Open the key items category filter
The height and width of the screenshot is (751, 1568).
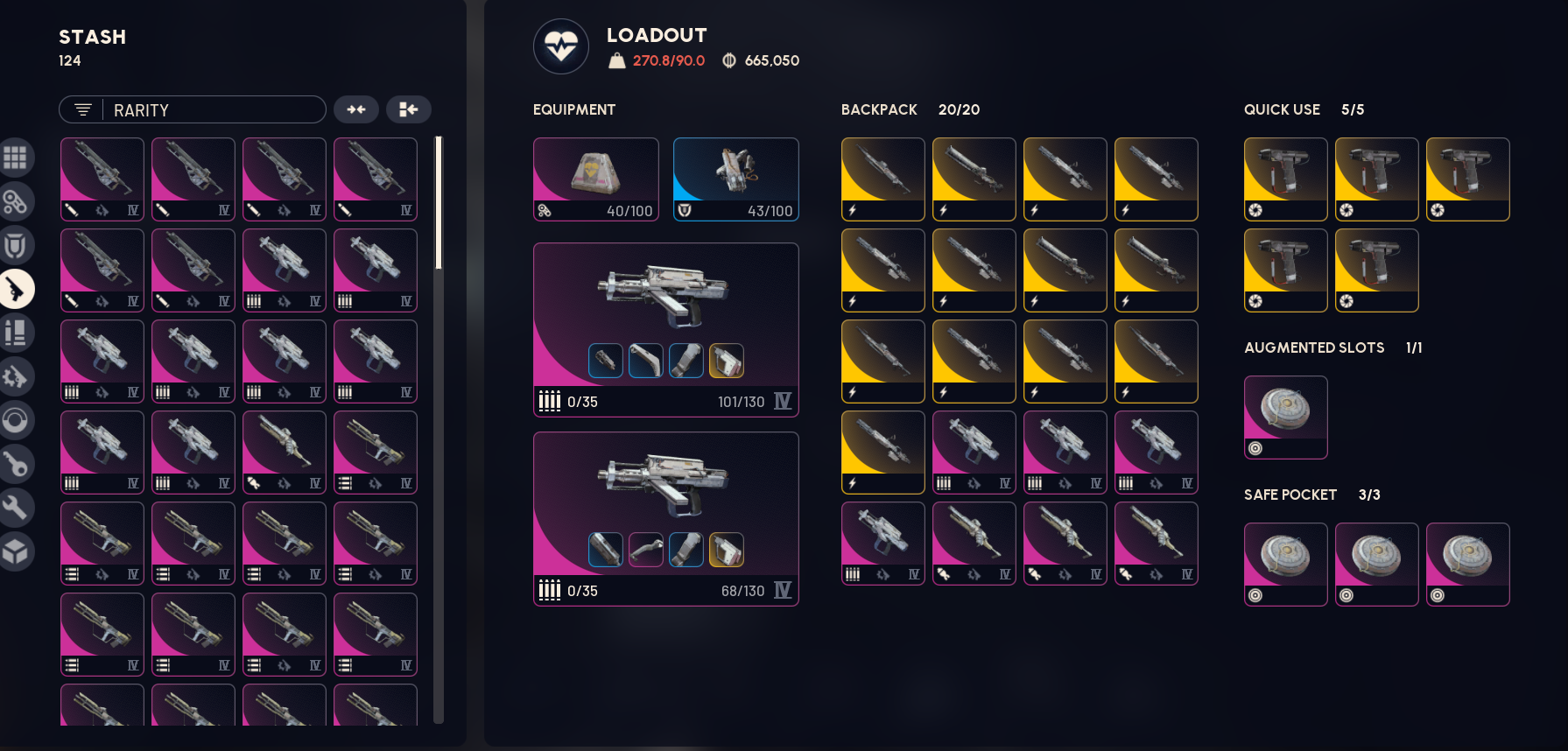(x=16, y=464)
